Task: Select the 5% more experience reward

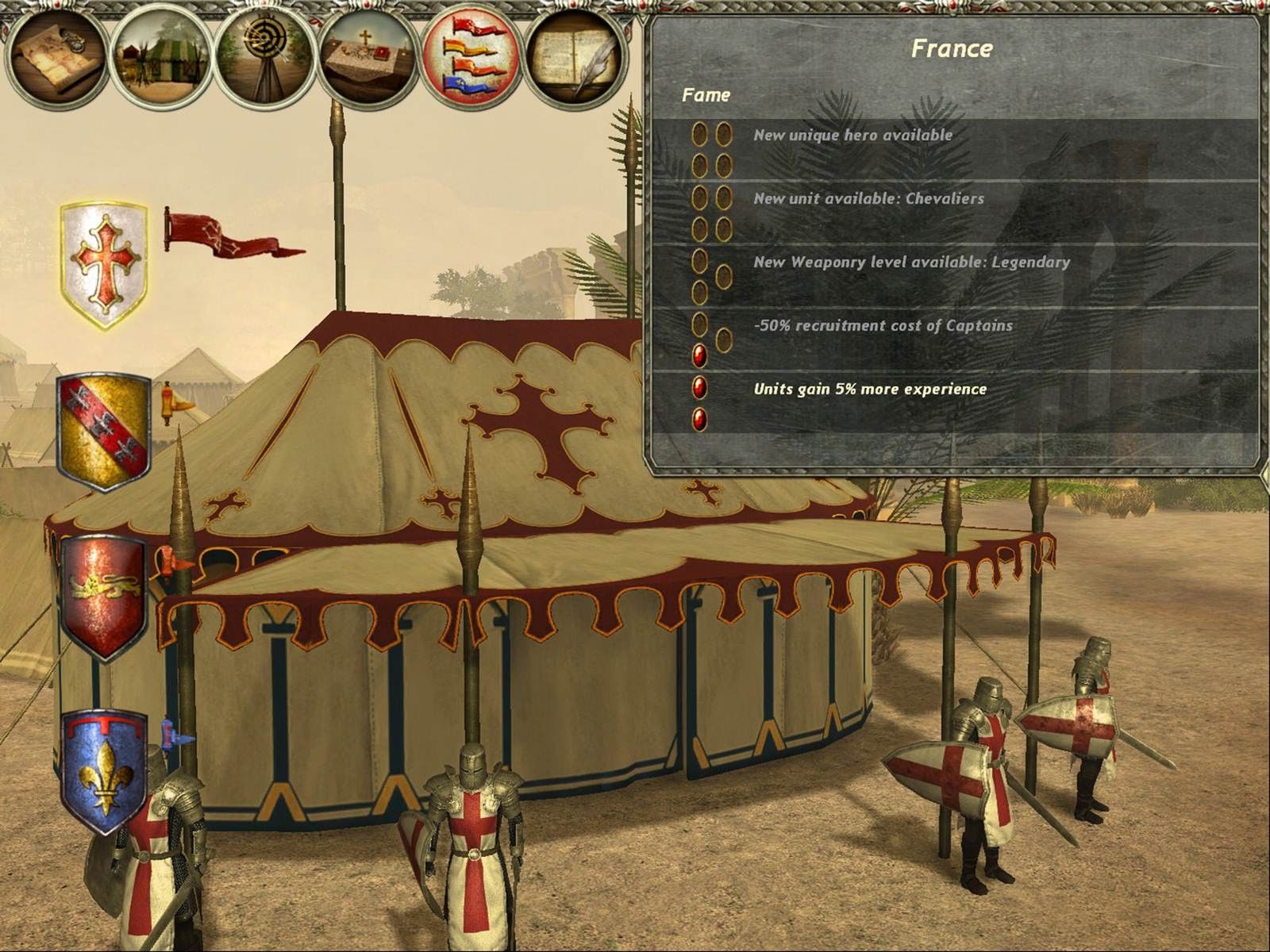Action: point(870,390)
